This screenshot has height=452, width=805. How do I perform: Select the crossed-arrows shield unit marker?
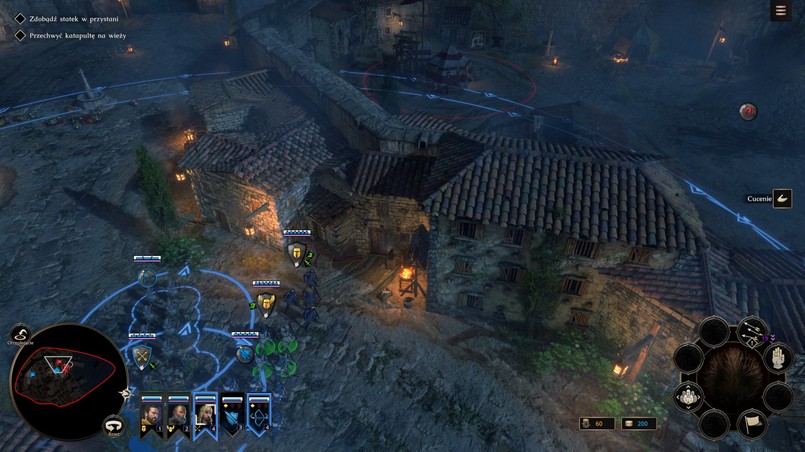coord(142,356)
